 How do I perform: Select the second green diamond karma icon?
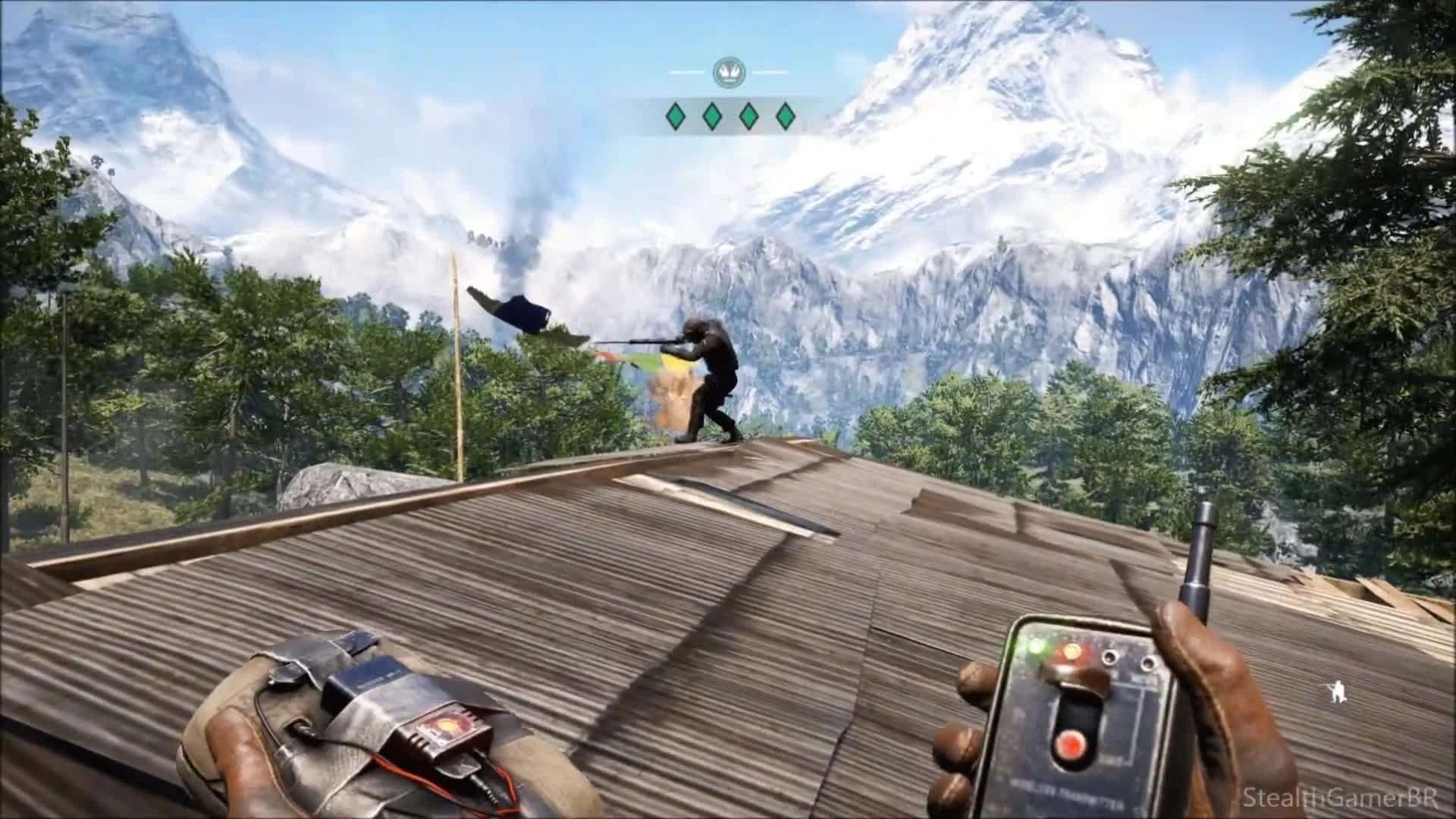click(711, 115)
